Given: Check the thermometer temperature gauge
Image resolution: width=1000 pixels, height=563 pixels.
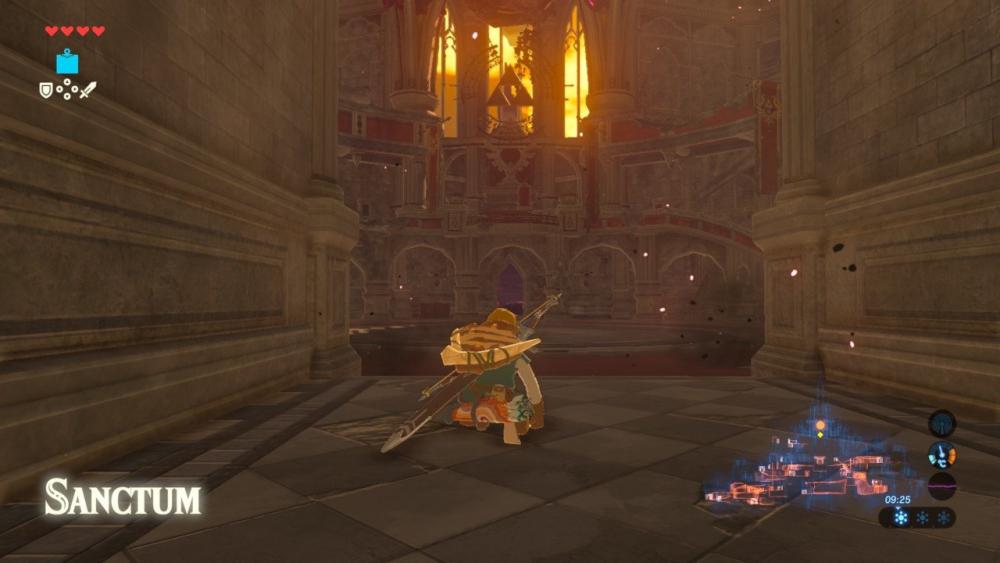Looking at the screenshot, I should pos(941,455).
